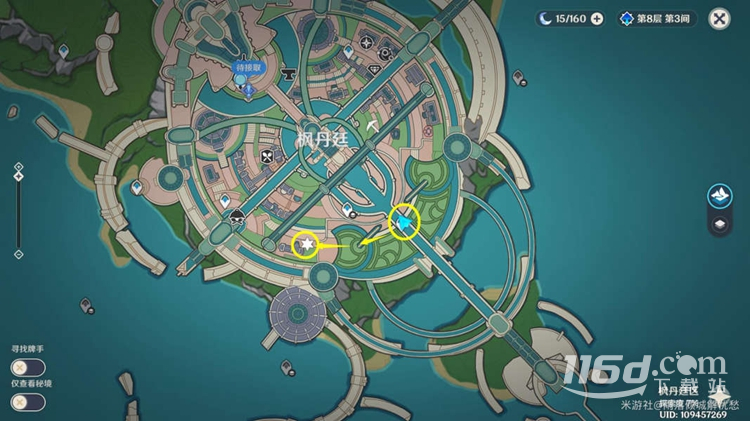Pick the teleport waypoint on the western pier
Screen dimensions: 750x421
(x=136, y=187)
